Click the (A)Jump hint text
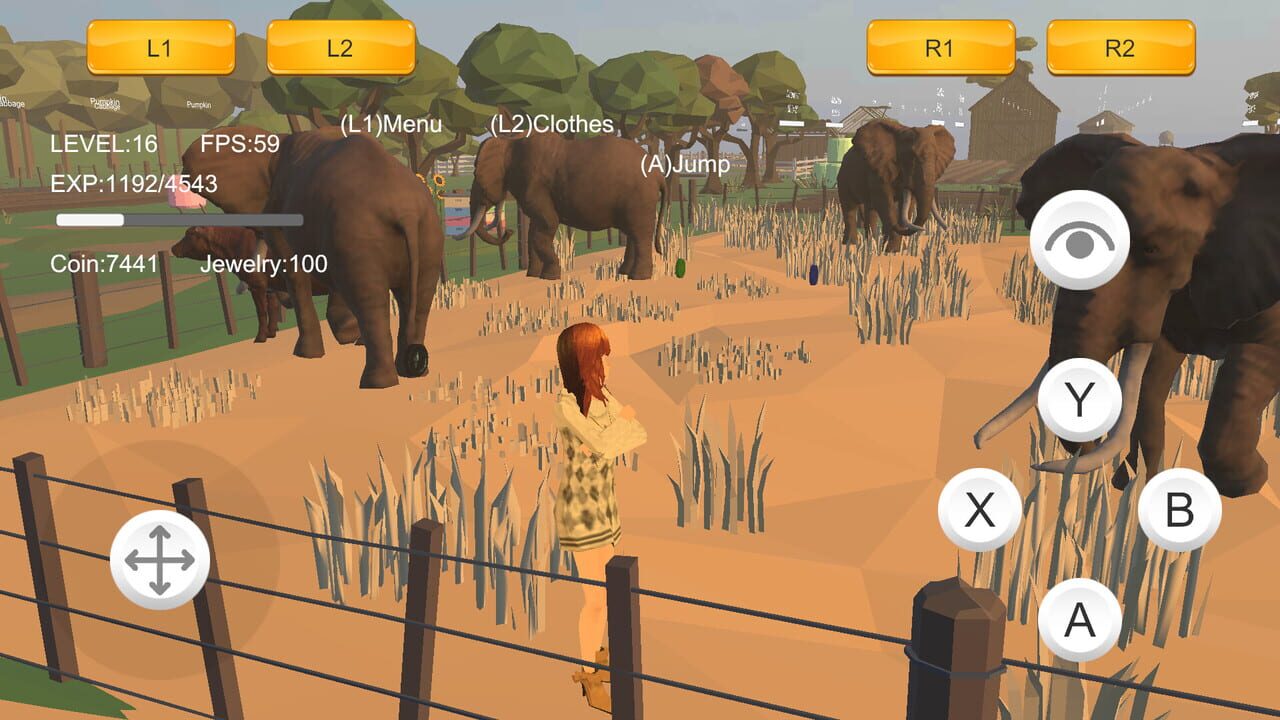Screen dimensions: 1280x720 coord(686,165)
